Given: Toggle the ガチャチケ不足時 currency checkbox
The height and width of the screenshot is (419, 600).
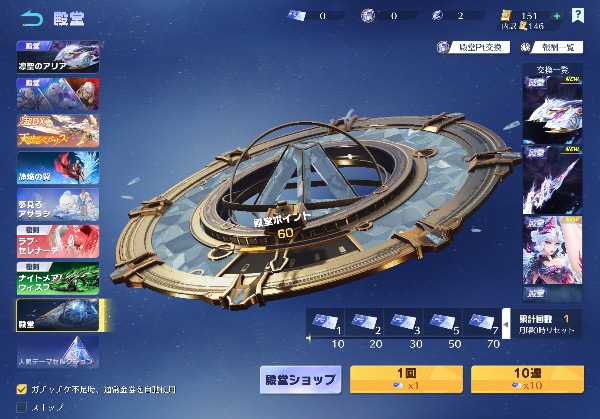Looking at the screenshot, I should [22, 388].
